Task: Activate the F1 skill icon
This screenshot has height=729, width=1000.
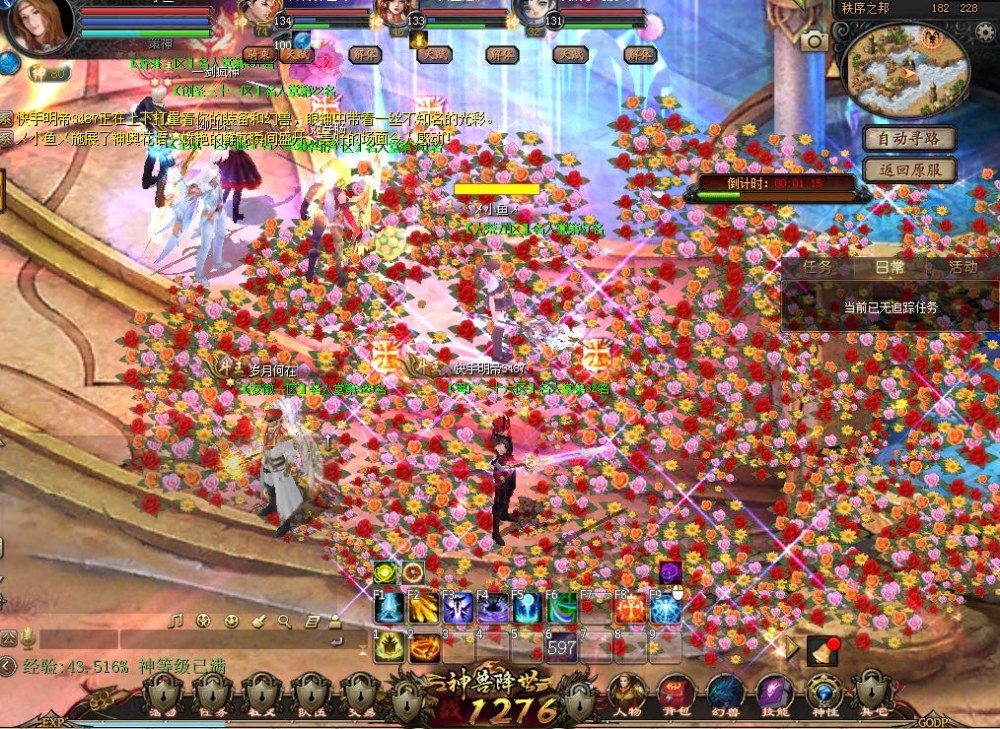Action: 388,609
